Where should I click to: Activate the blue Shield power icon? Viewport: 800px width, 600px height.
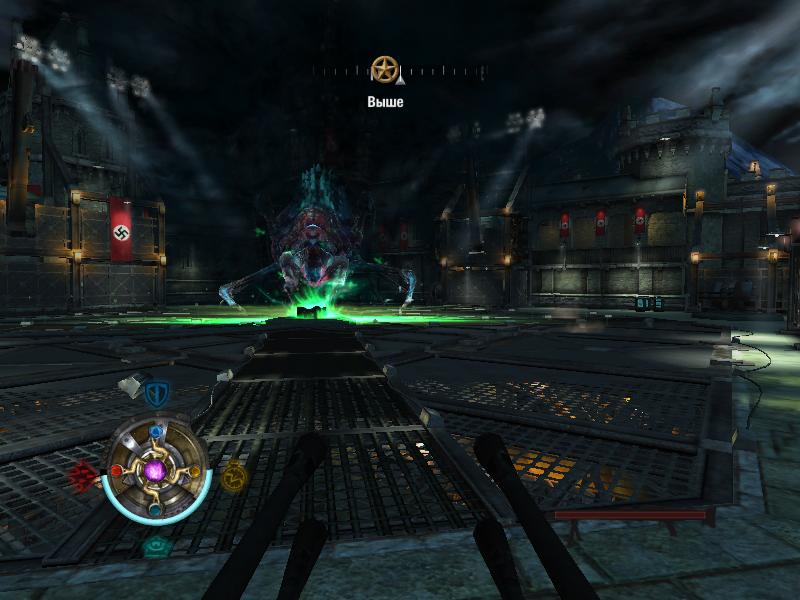pyautogui.click(x=155, y=393)
